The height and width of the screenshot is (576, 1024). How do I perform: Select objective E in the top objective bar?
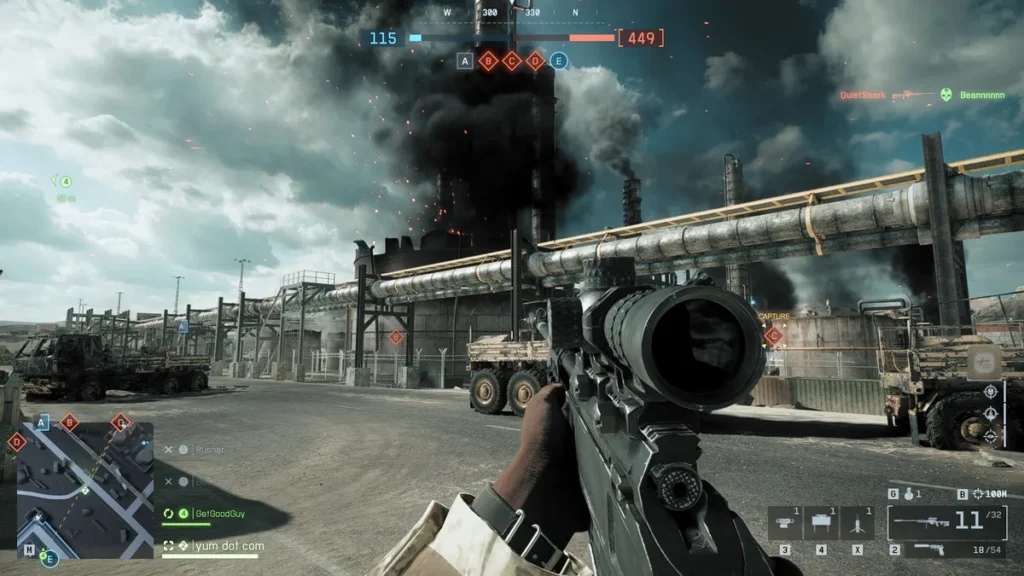pyautogui.click(x=559, y=61)
